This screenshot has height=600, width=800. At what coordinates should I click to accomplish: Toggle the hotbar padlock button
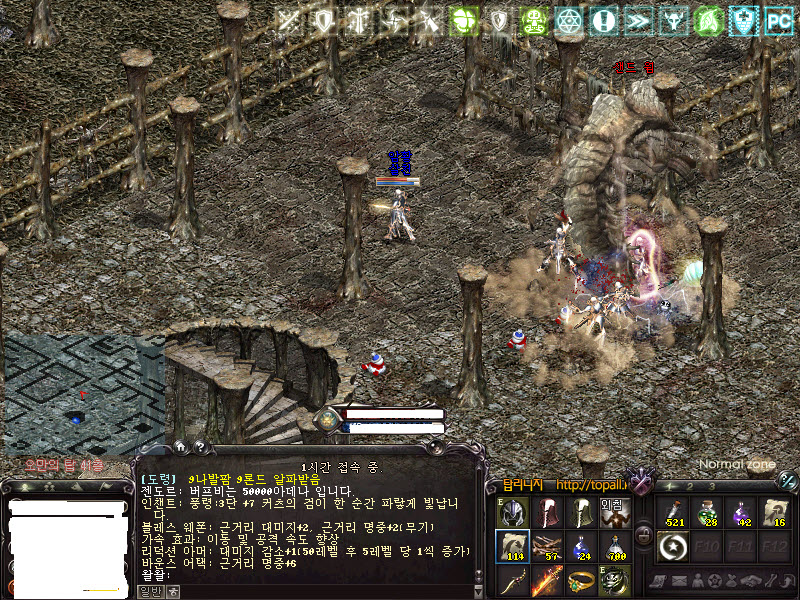(x=644, y=535)
